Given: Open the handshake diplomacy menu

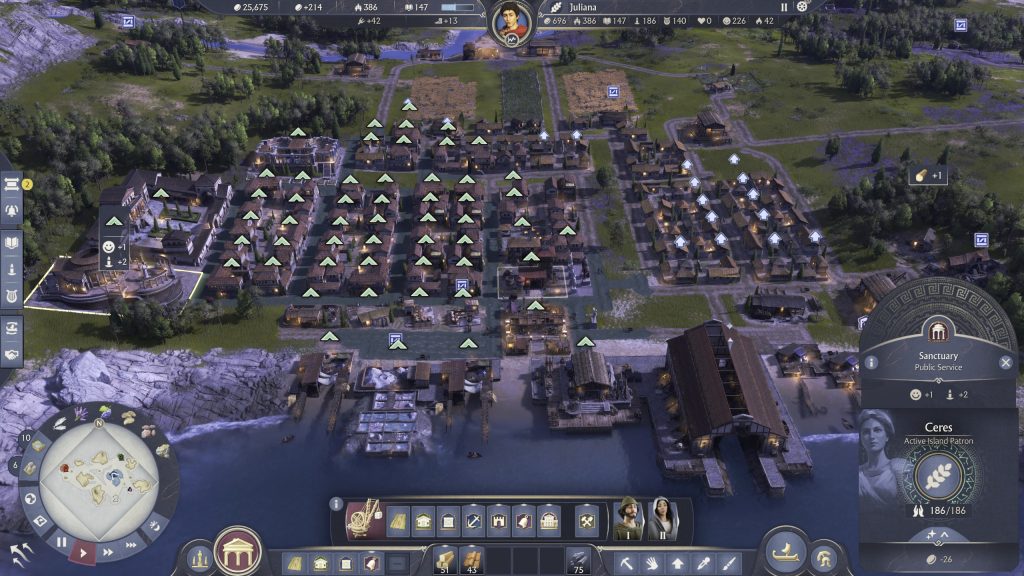Looking at the screenshot, I should (13, 354).
